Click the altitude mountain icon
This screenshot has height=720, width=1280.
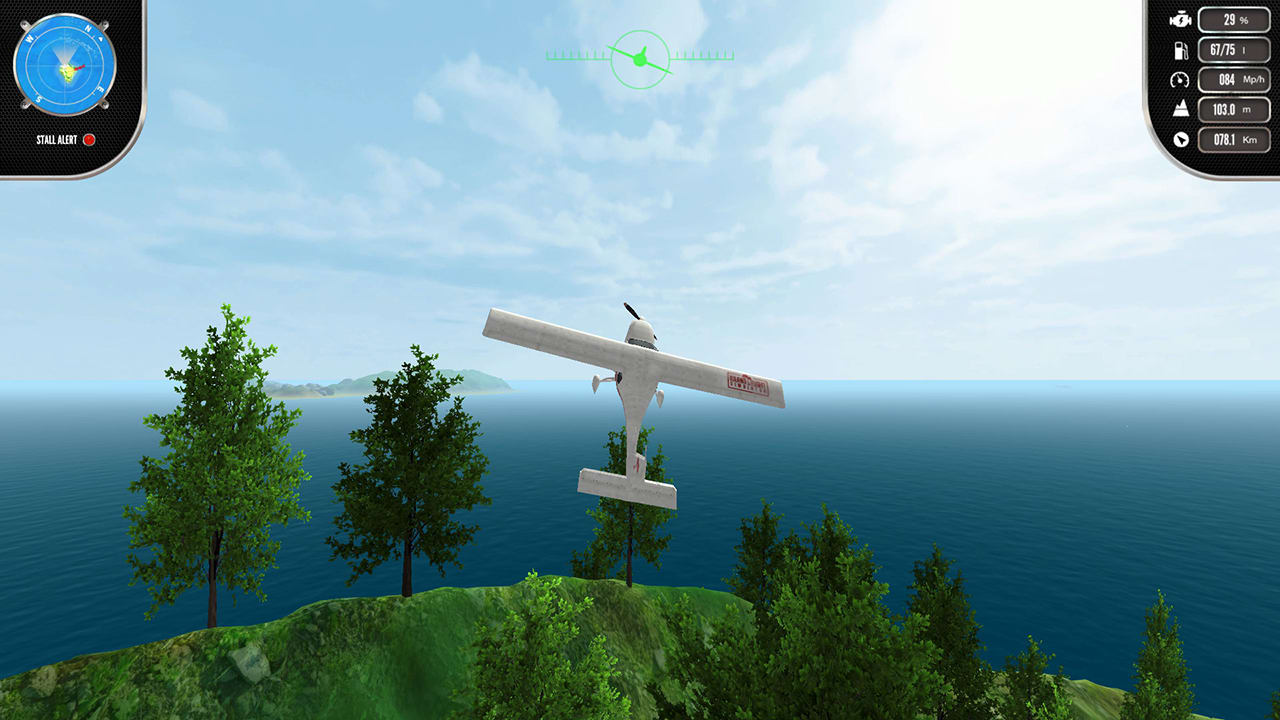click(1182, 110)
